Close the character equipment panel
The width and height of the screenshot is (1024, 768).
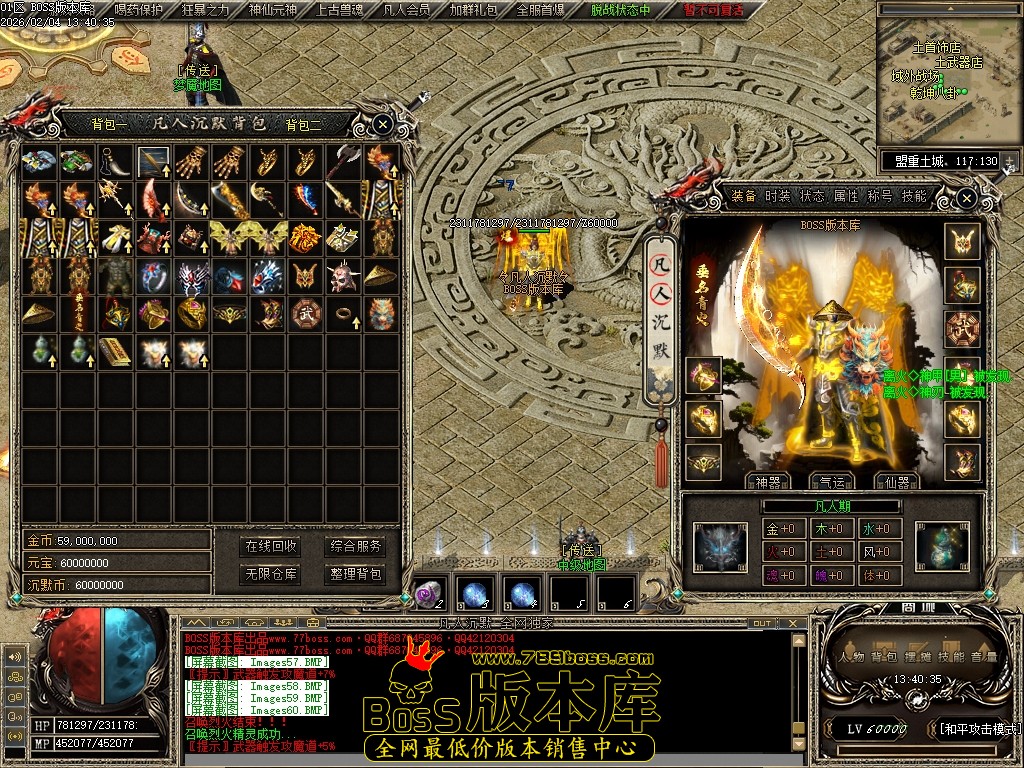tap(966, 198)
